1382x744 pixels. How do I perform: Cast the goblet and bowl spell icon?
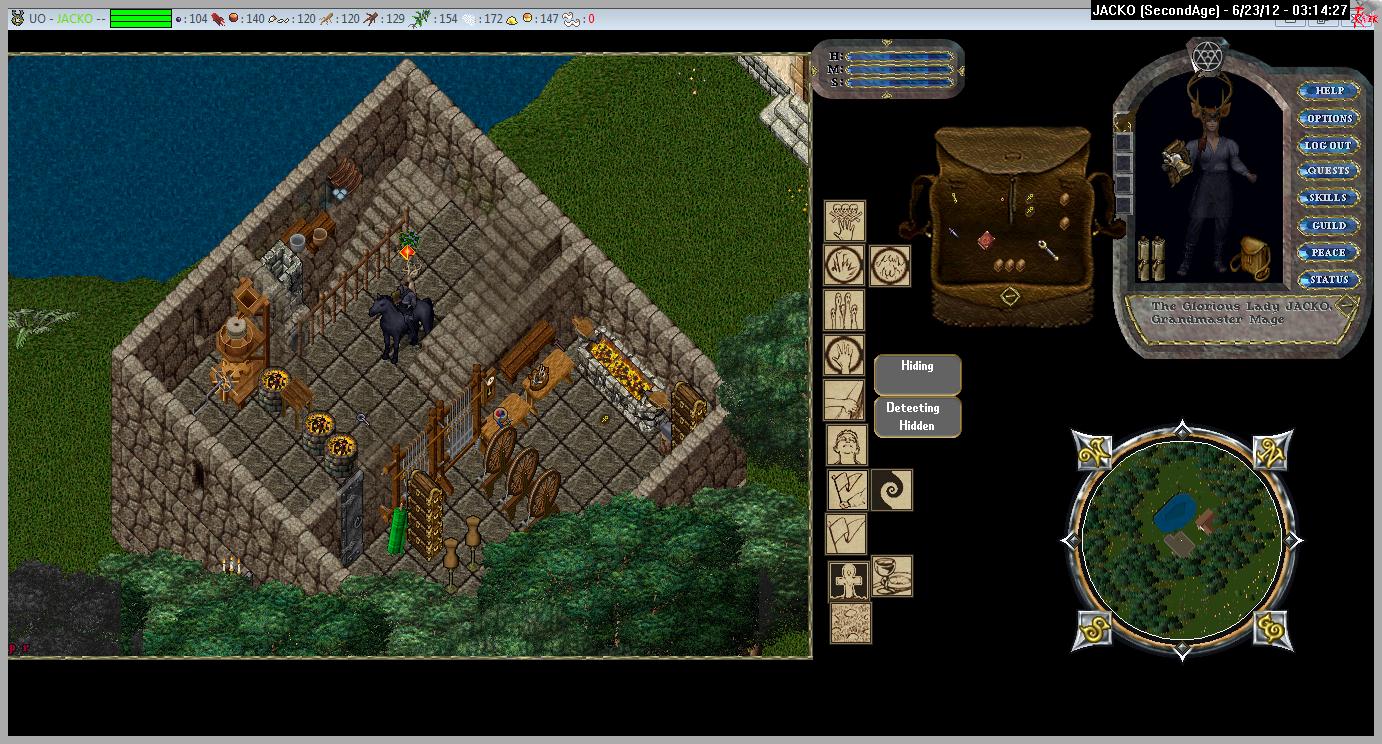point(891,576)
